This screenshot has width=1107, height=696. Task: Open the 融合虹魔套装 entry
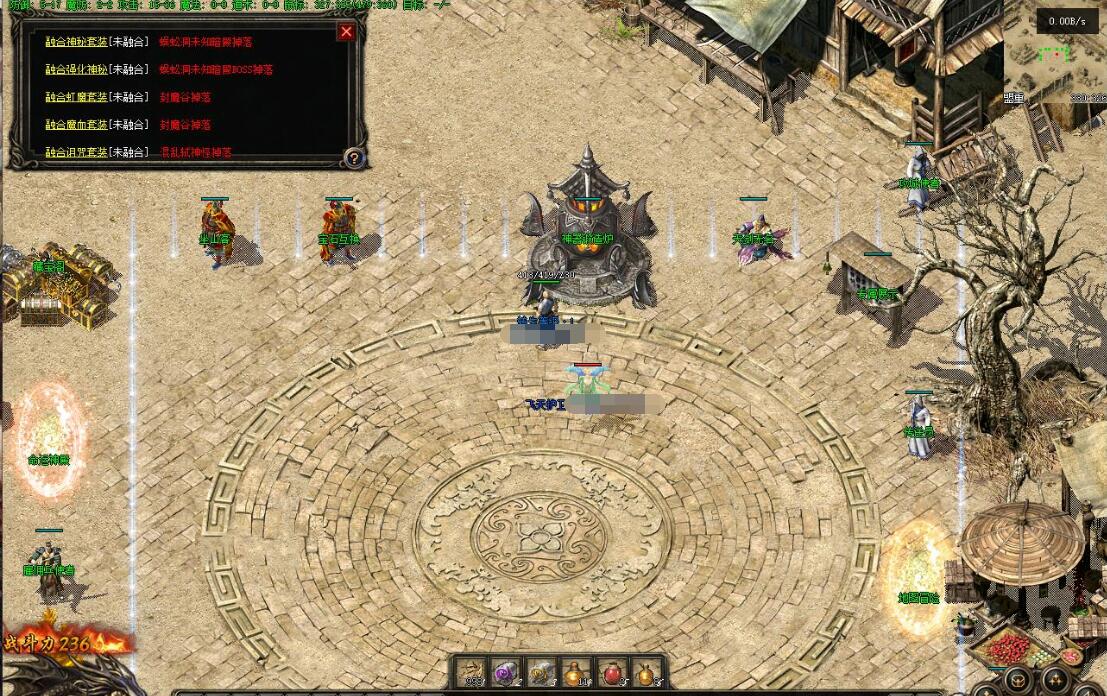click(x=75, y=97)
